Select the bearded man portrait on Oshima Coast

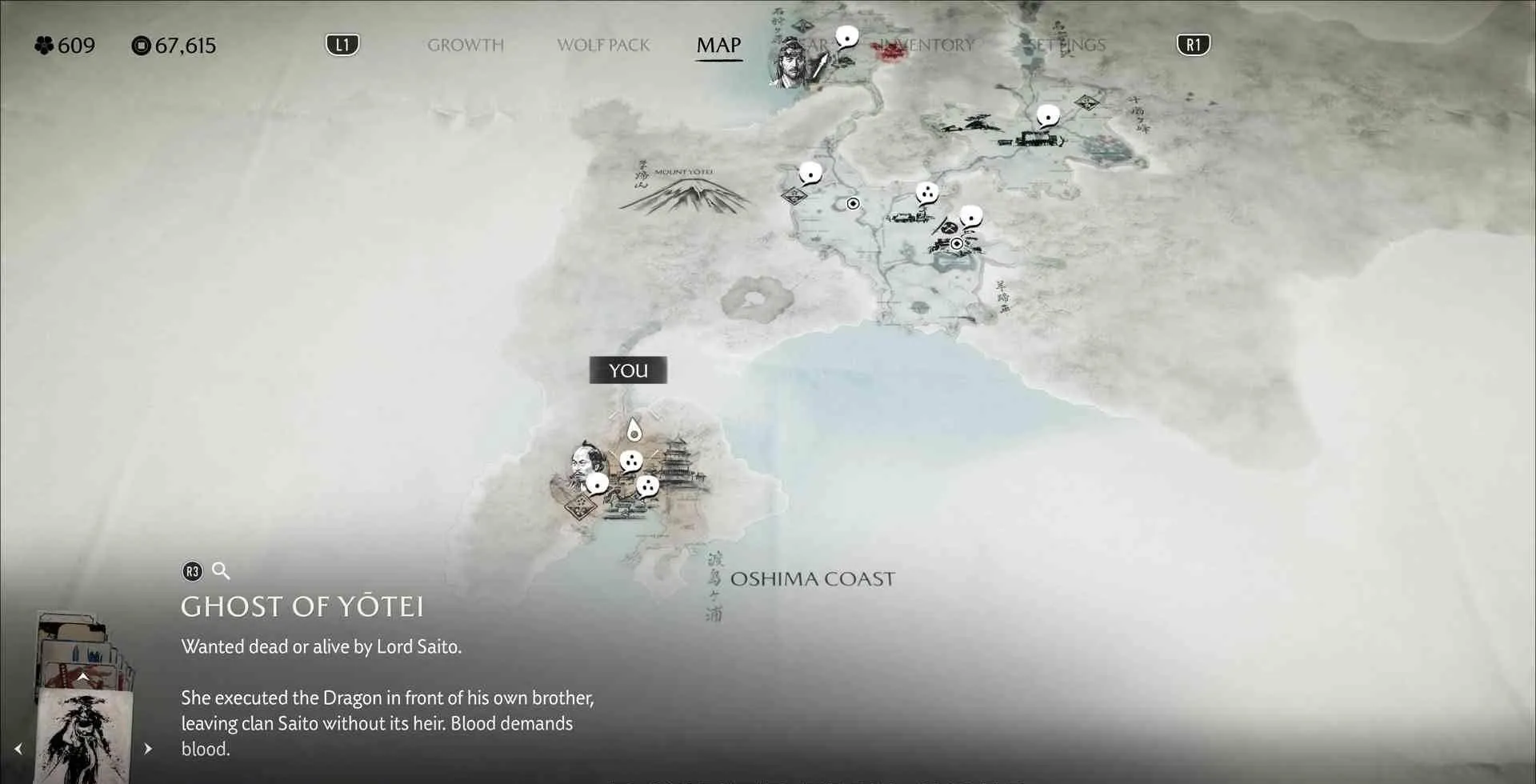tap(585, 462)
